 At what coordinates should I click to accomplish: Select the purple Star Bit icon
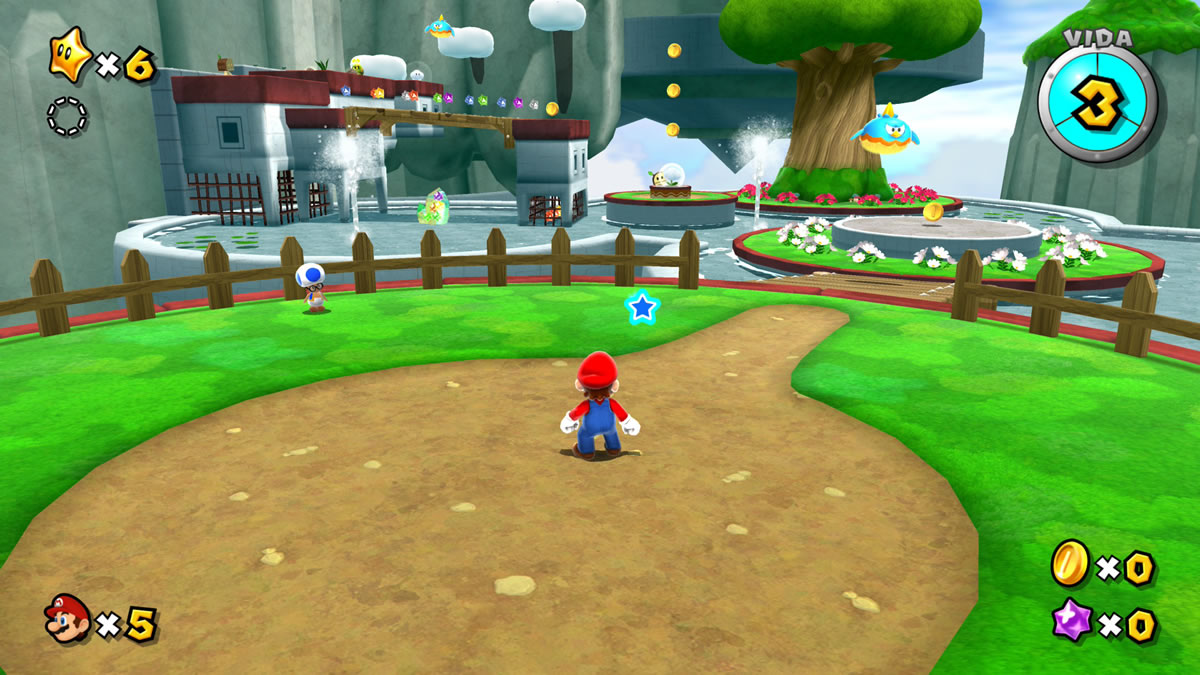1071,620
